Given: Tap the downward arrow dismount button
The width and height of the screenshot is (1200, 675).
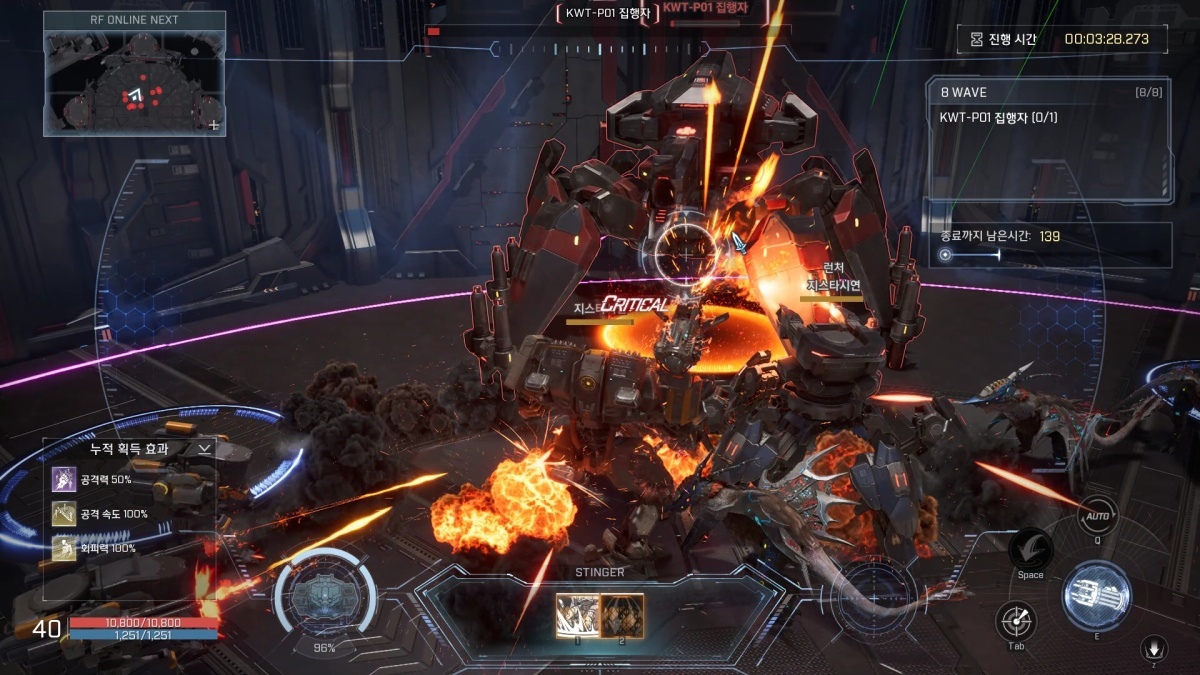Looking at the screenshot, I should (x=1155, y=649).
